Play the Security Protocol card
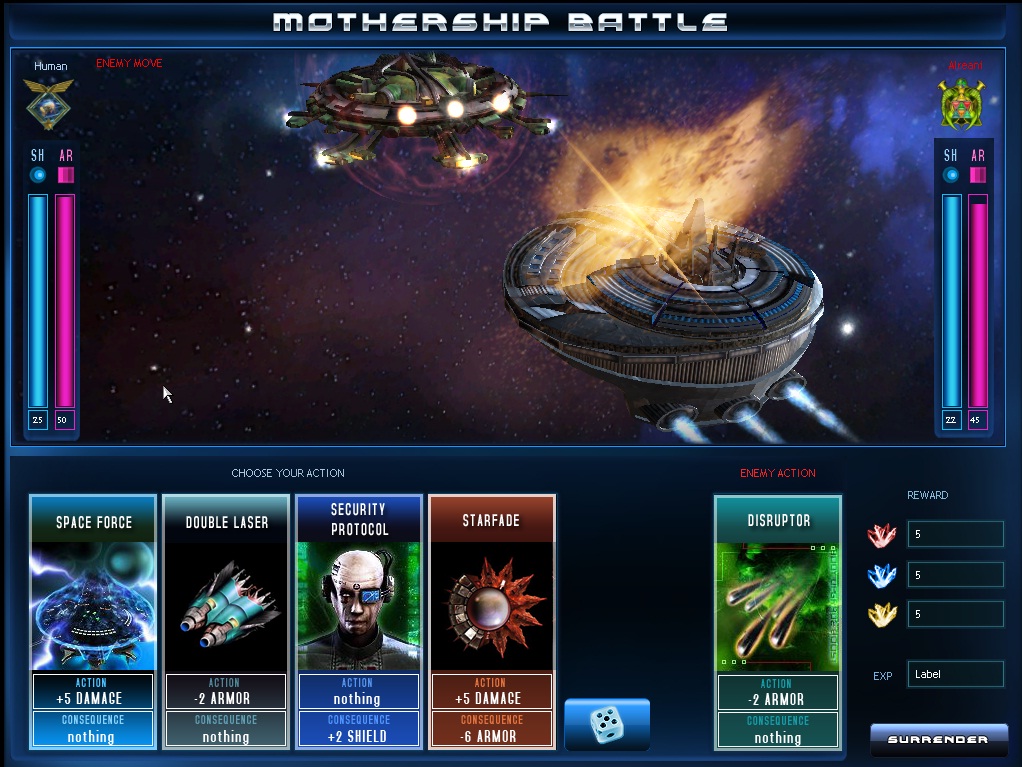1022x767 pixels. (359, 621)
